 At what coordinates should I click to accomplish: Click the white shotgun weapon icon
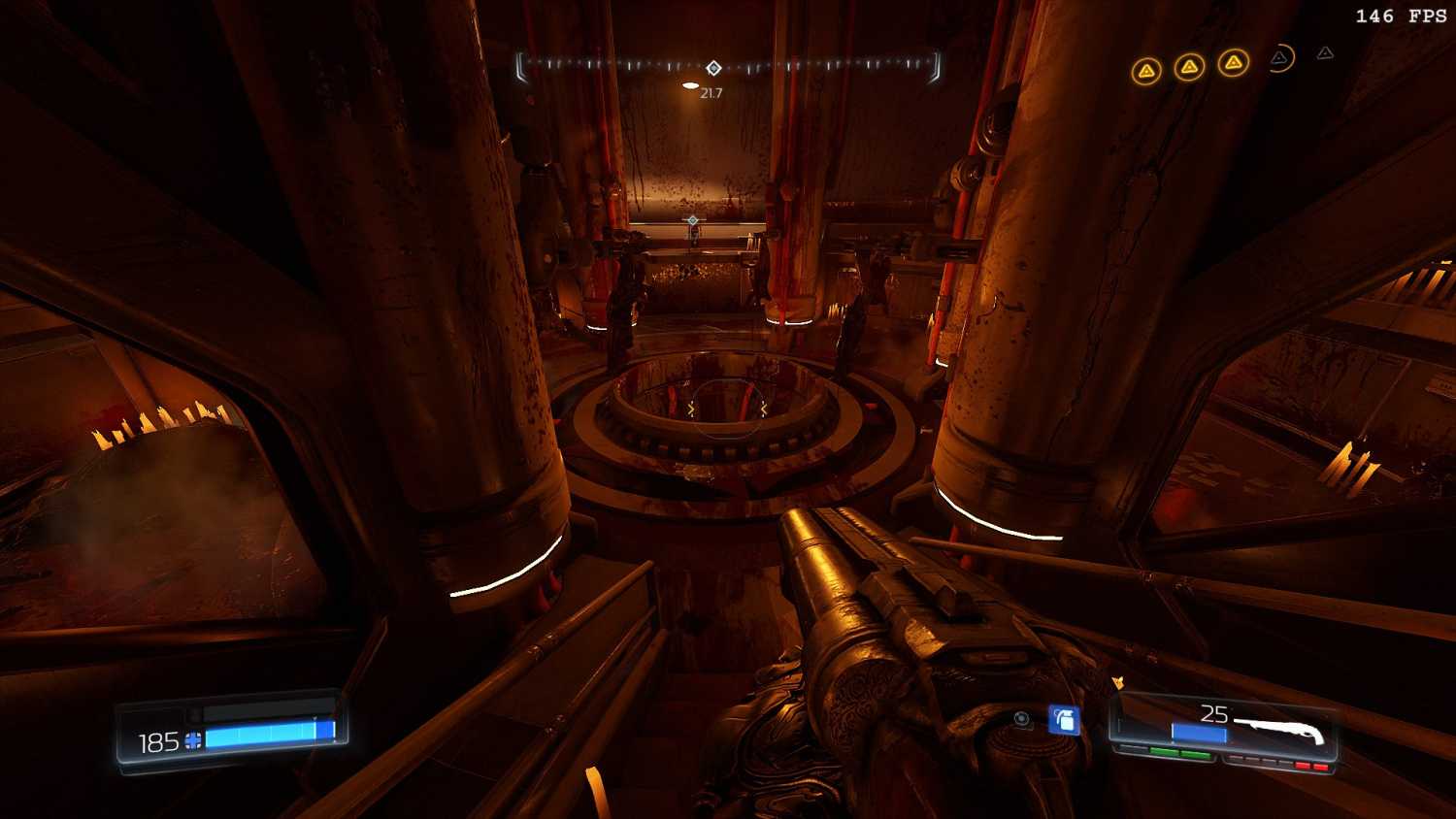(x=1279, y=729)
